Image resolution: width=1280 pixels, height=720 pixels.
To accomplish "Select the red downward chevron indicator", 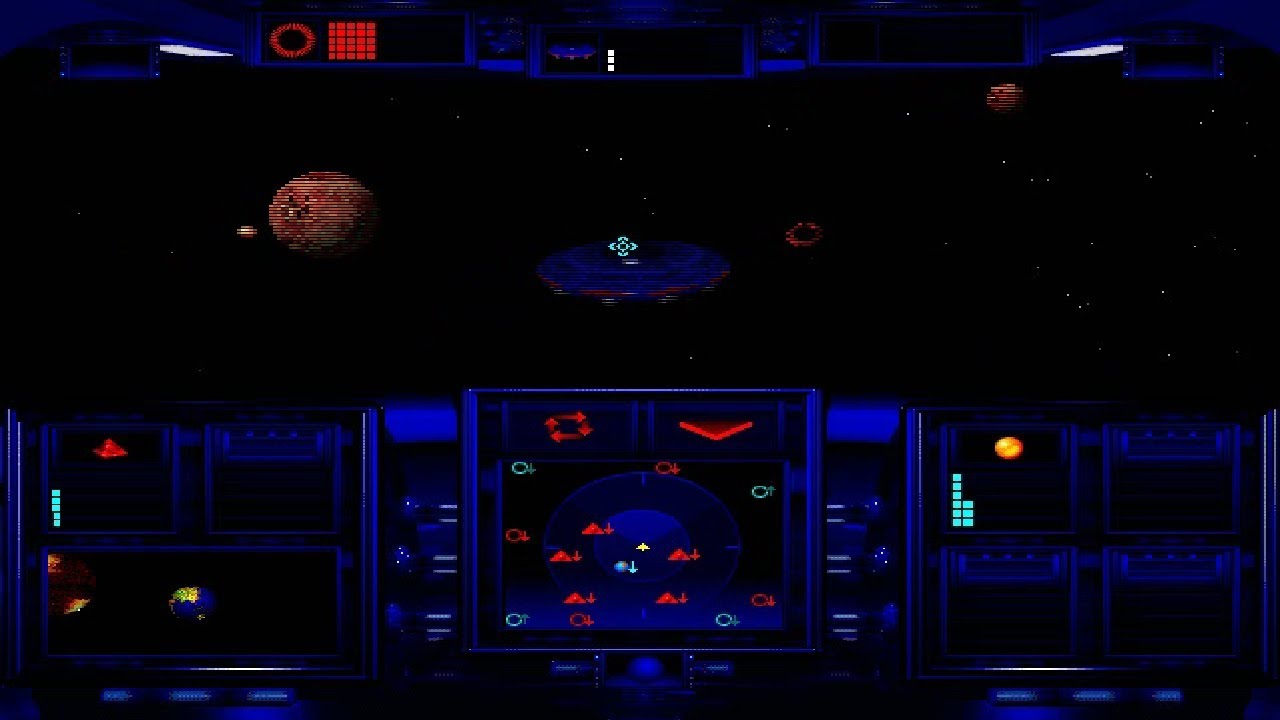I will [x=716, y=429].
